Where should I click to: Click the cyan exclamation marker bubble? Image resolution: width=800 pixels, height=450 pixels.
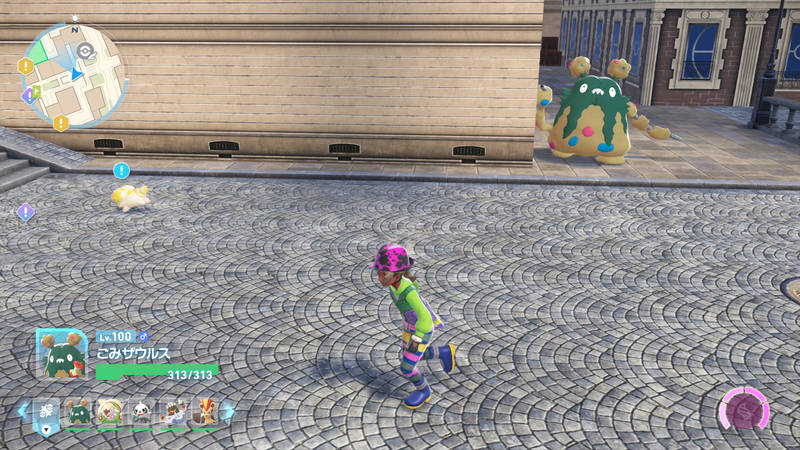click(122, 170)
